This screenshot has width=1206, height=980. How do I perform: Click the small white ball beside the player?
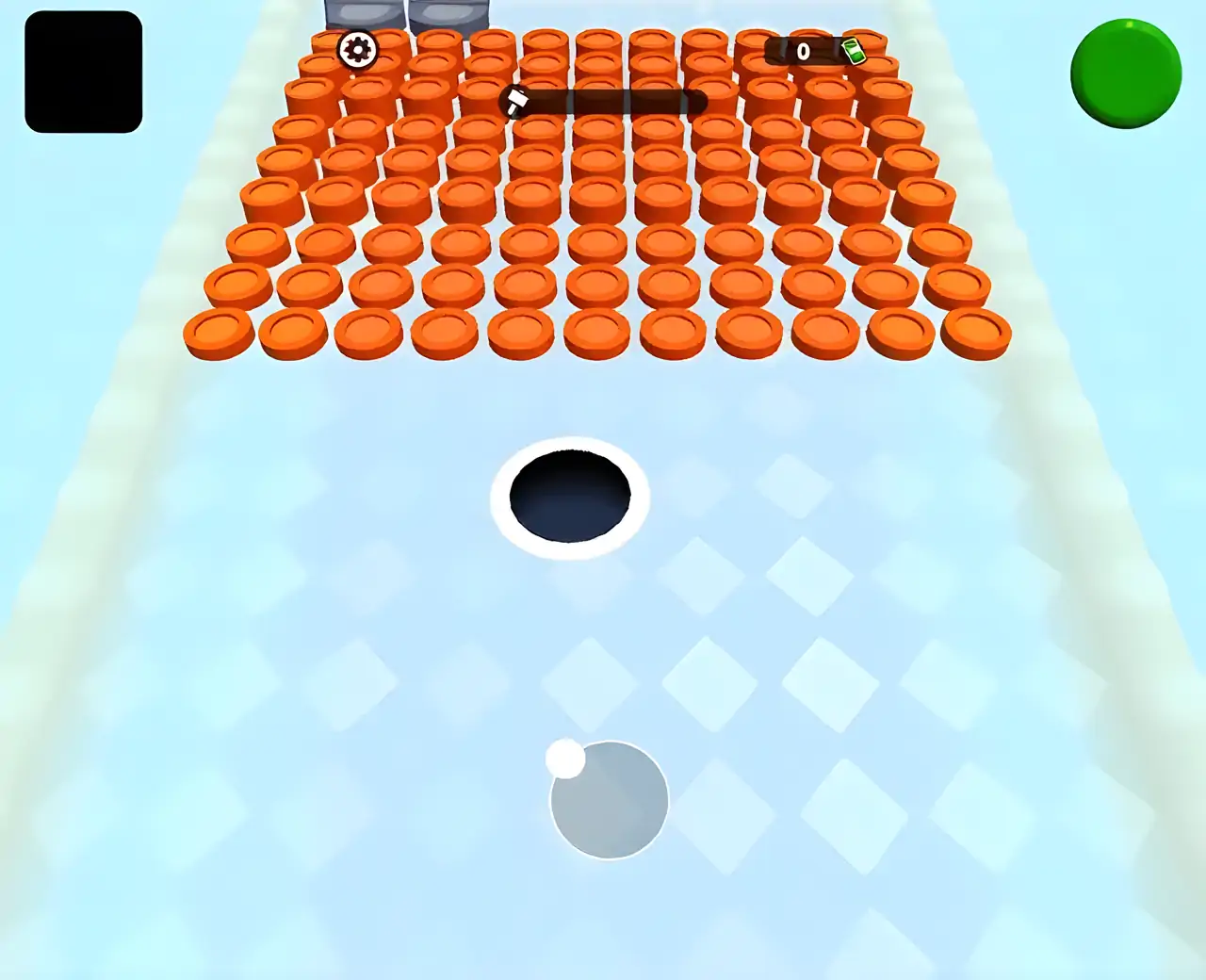[566, 759]
